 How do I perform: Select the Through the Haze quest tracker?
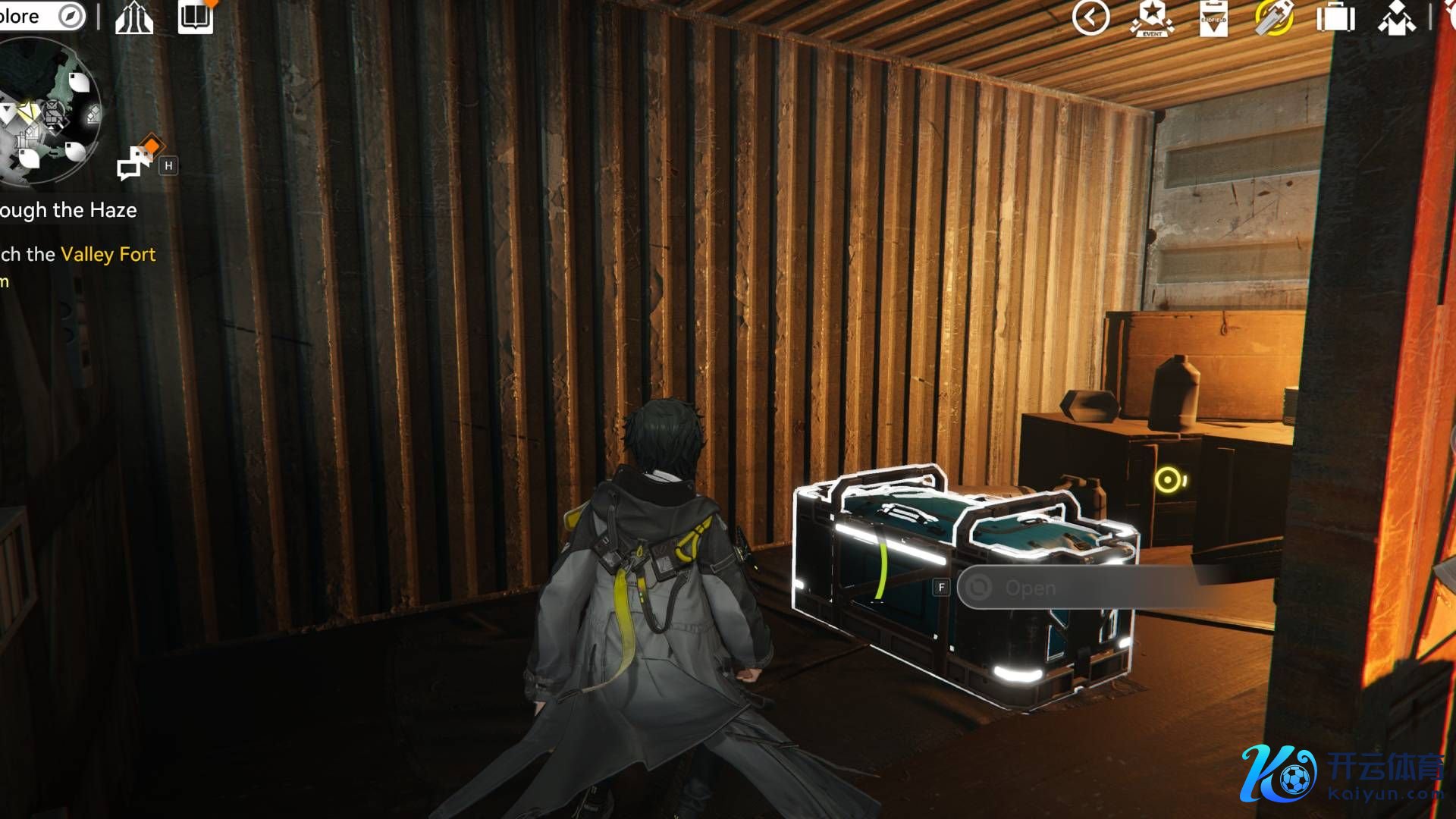coord(68,210)
